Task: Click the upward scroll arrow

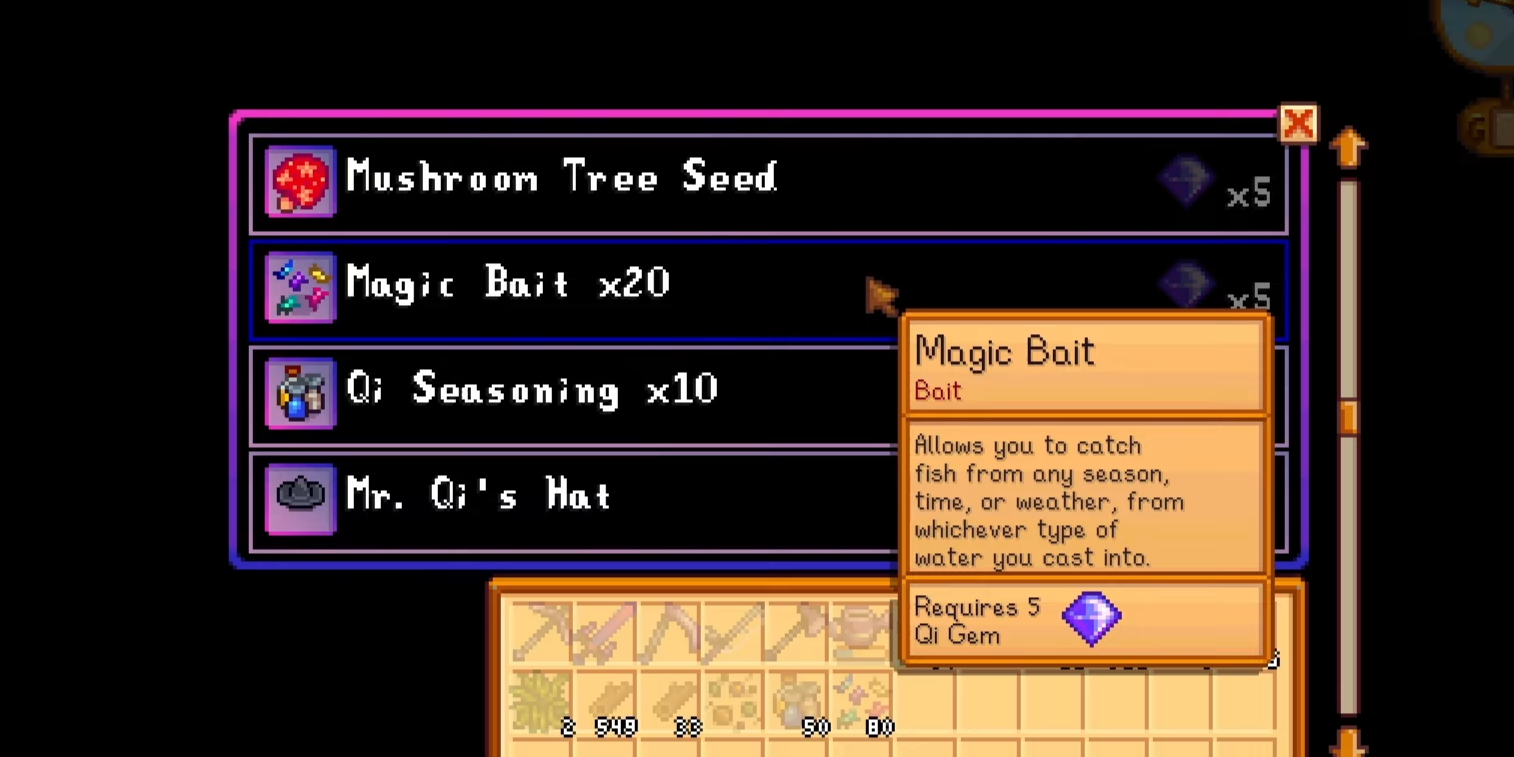Action: coord(1349,148)
